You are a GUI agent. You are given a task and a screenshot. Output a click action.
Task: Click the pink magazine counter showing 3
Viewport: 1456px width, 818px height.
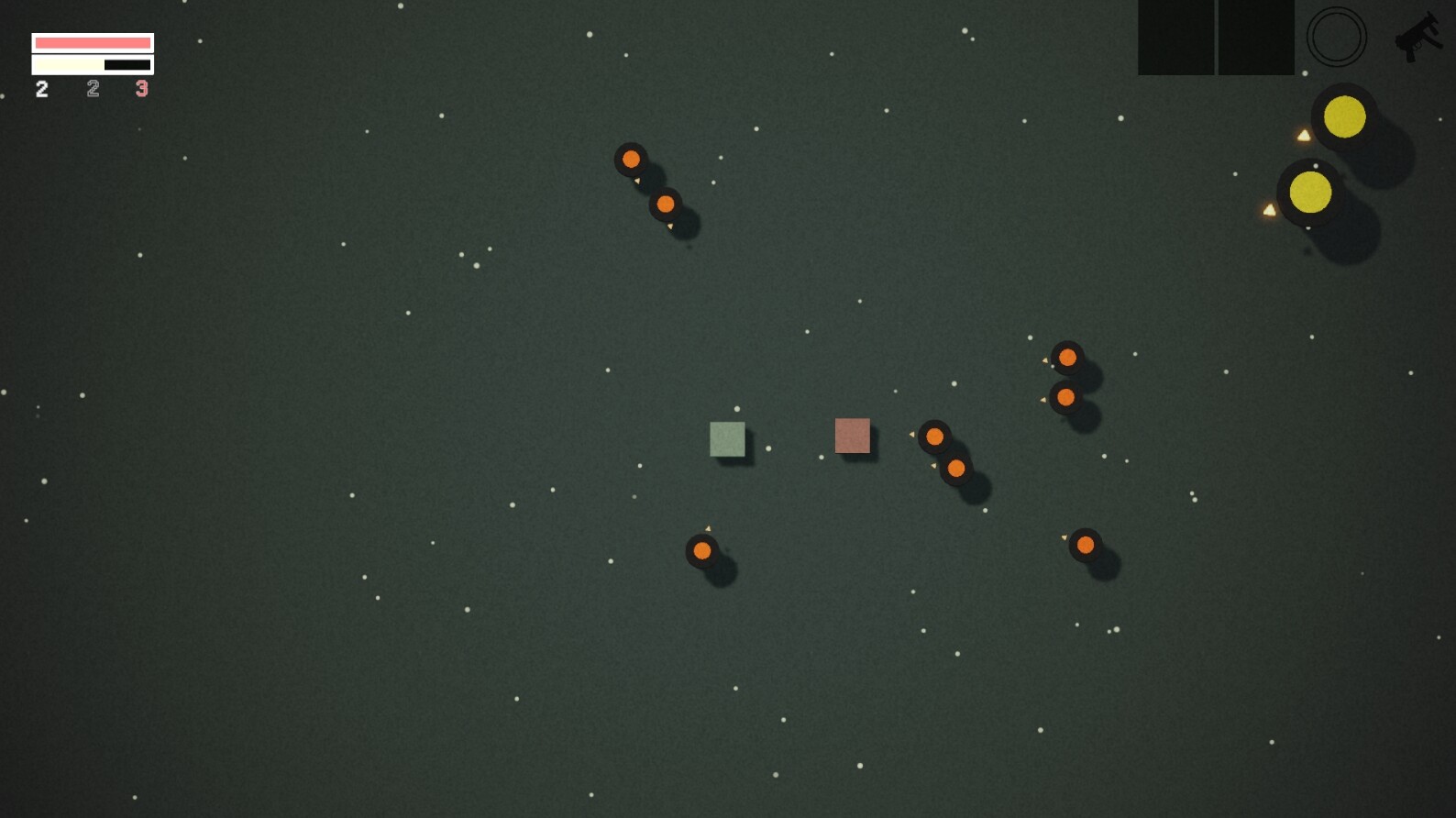[141, 89]
